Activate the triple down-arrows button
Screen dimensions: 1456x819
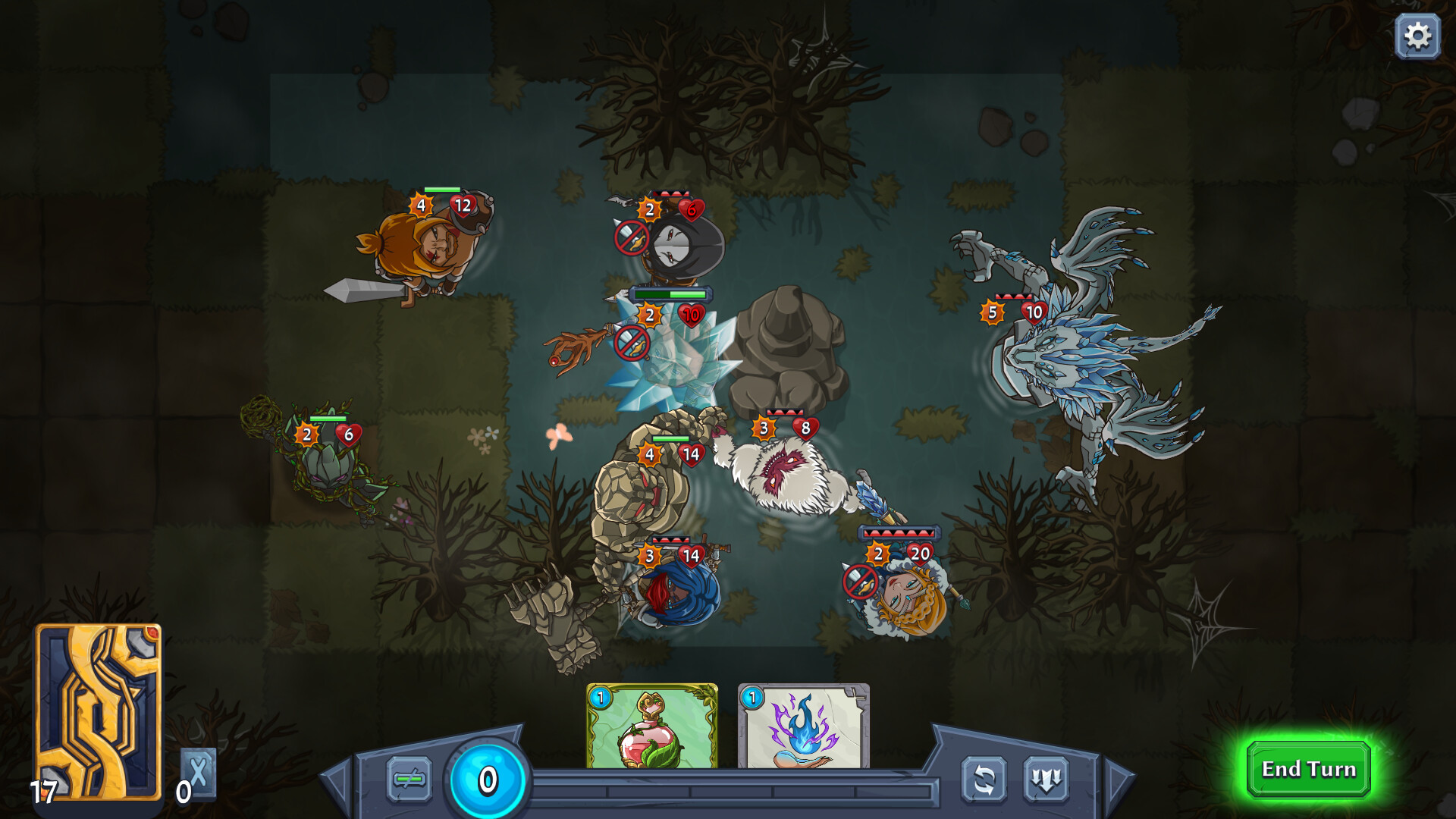pos(1046,779)
